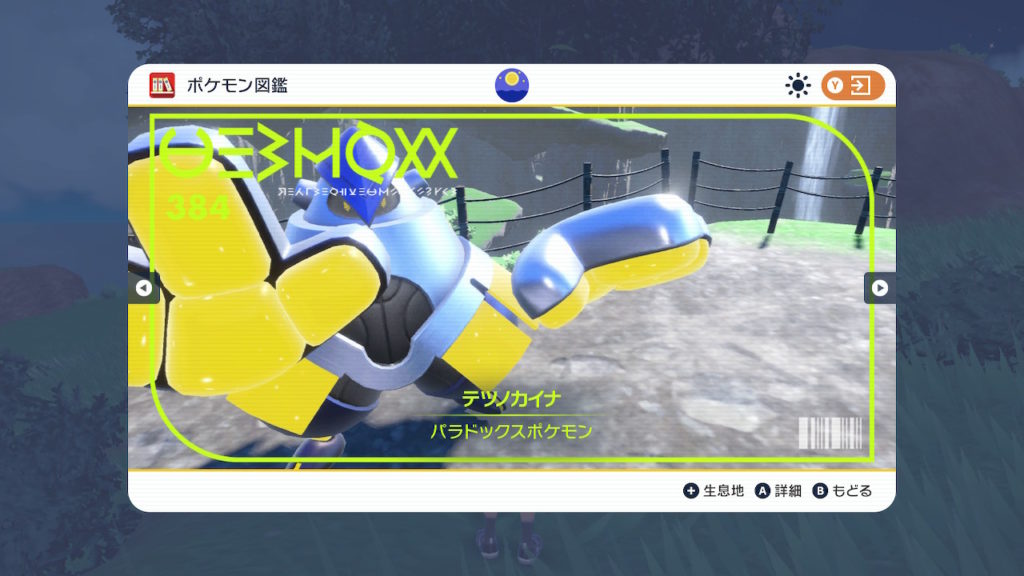This screenshot has height=576, width=1024.
Task: Choose もどる to go back
Action: point(842,491)
